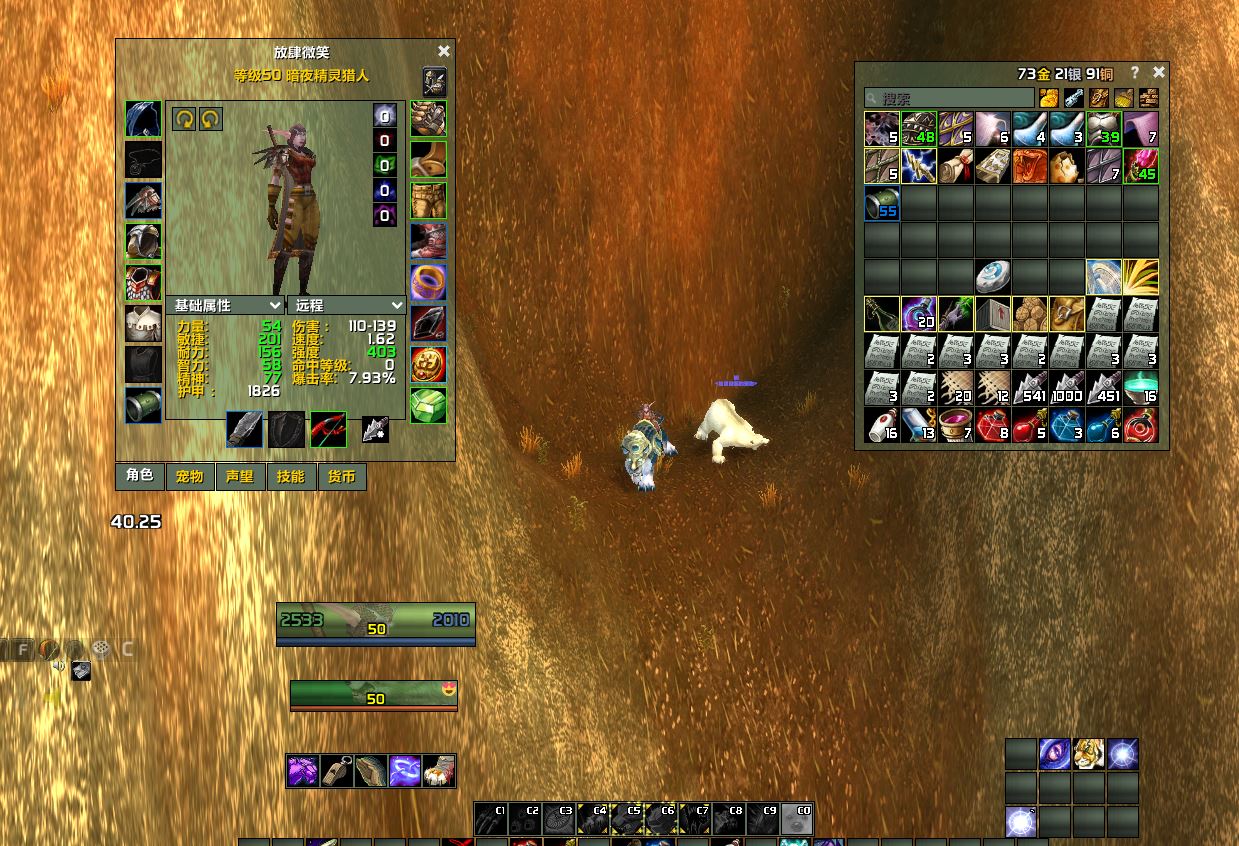Image resolution: width=1239 pixels, height=846 pixels.
Task: Open the 声望 tab
Action: 240,476
